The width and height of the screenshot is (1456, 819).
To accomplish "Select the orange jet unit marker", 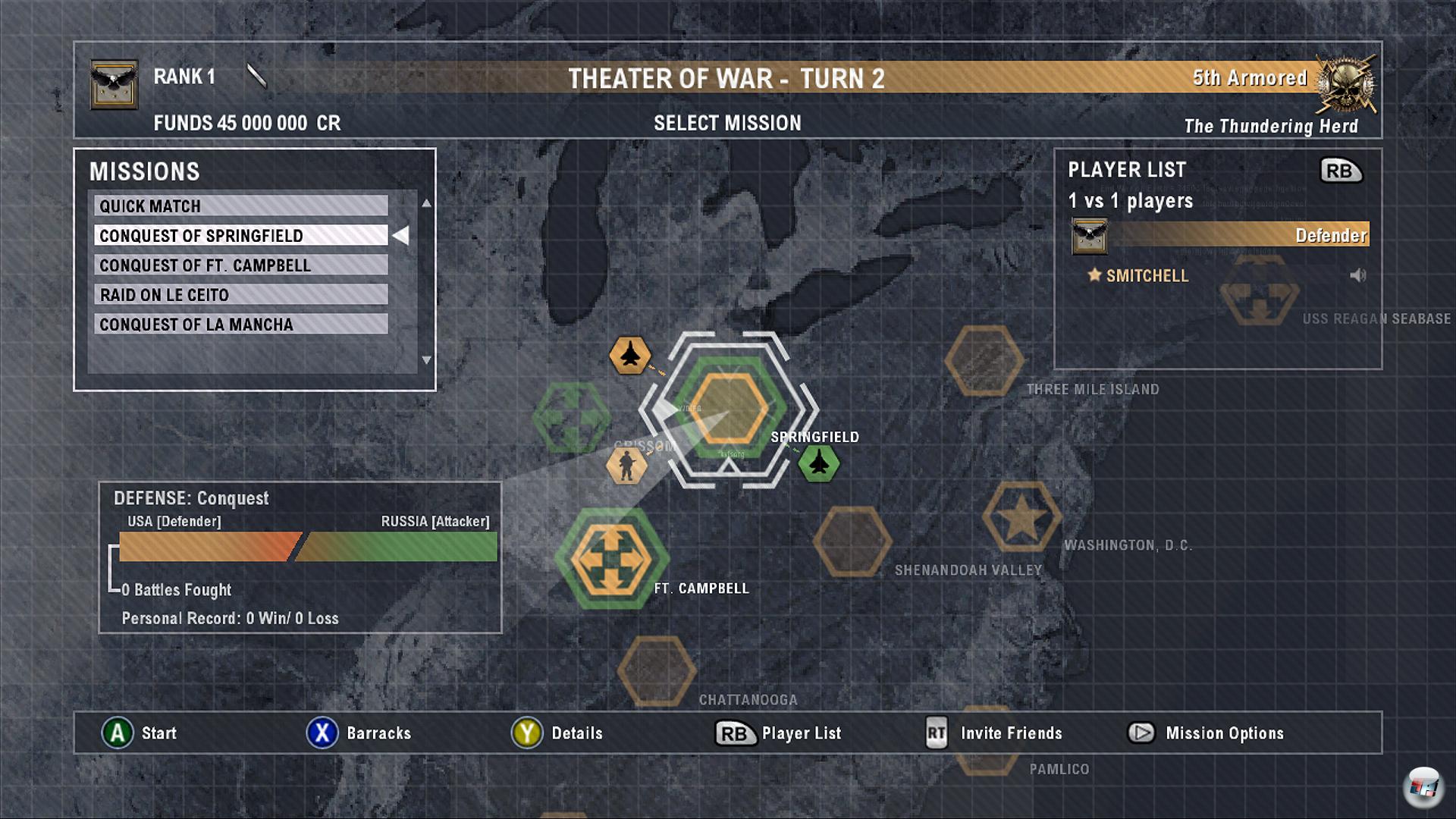I will point(630,355).
